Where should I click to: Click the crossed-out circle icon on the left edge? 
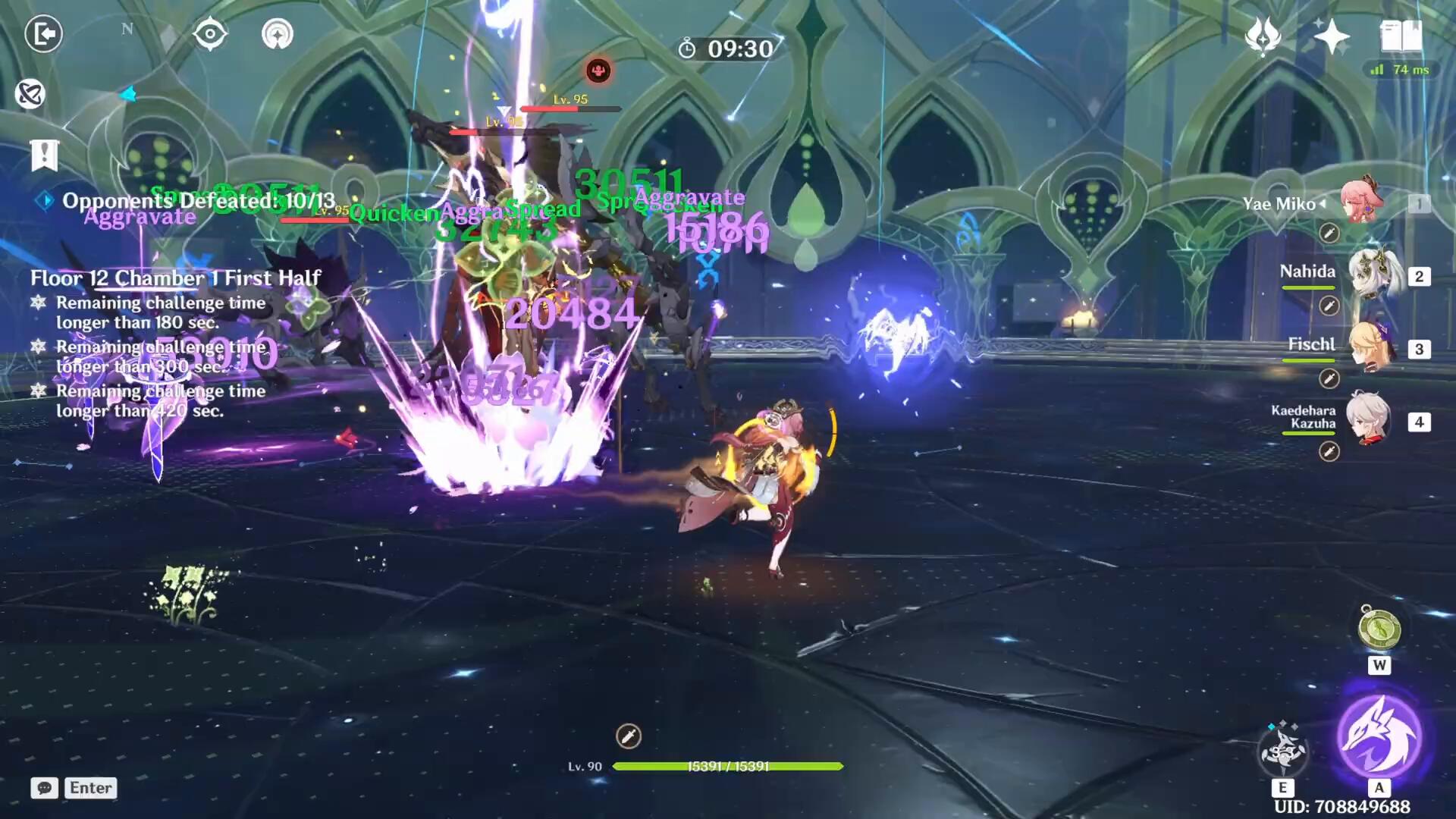(30, 94)
